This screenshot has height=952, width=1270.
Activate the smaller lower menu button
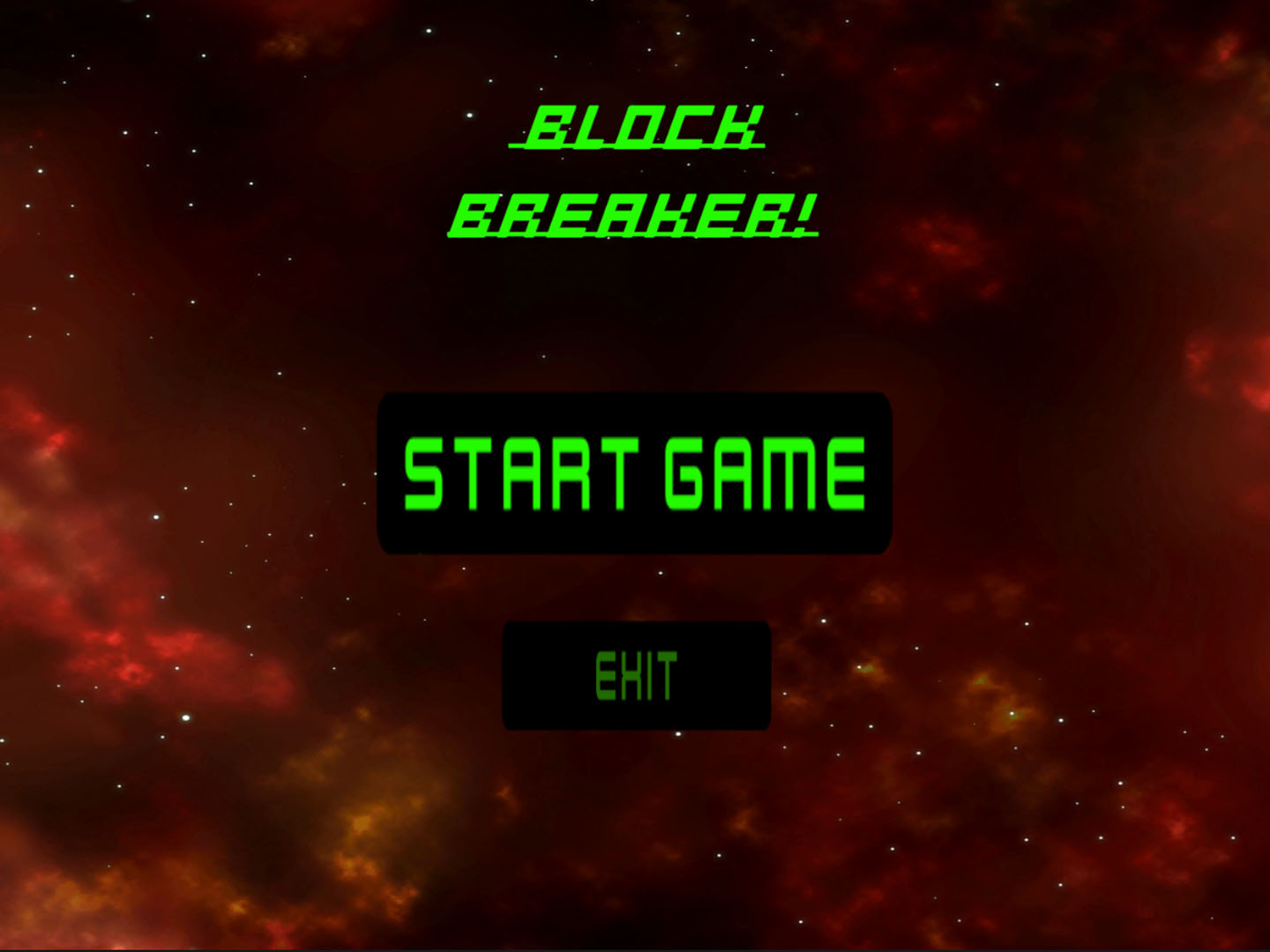635,676
